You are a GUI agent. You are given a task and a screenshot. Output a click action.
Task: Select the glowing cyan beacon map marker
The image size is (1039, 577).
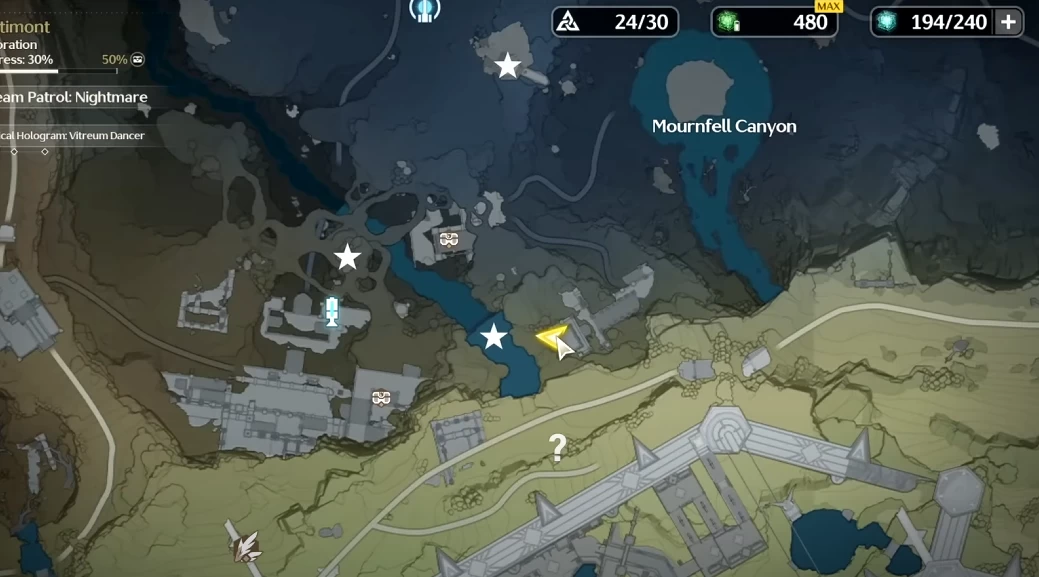pyautogui.click(x=331, y=312)
